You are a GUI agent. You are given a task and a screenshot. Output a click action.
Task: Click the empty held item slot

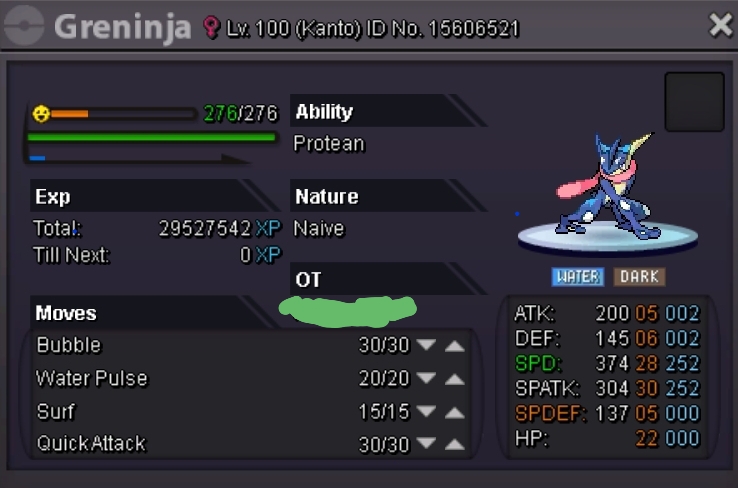pos(694,102)
